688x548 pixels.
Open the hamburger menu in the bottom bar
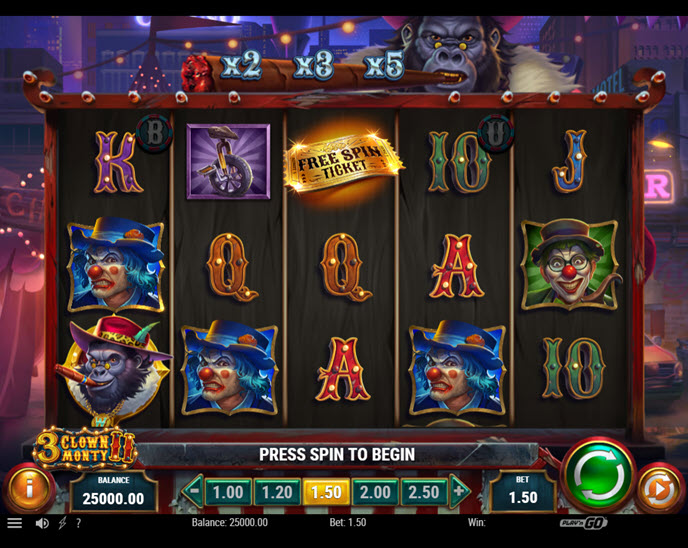[14, 523]
